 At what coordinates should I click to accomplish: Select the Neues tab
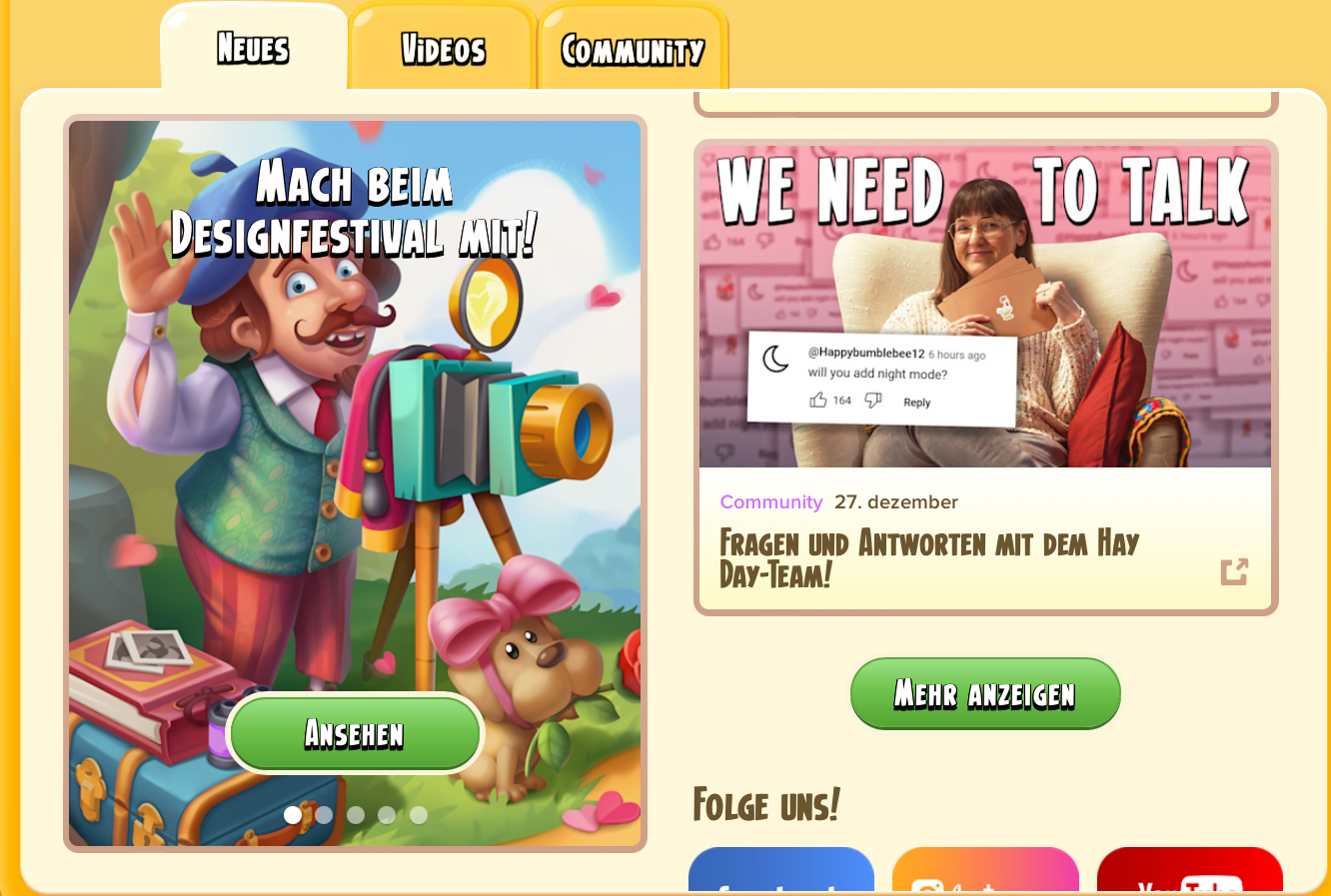(x=254, y=49)
